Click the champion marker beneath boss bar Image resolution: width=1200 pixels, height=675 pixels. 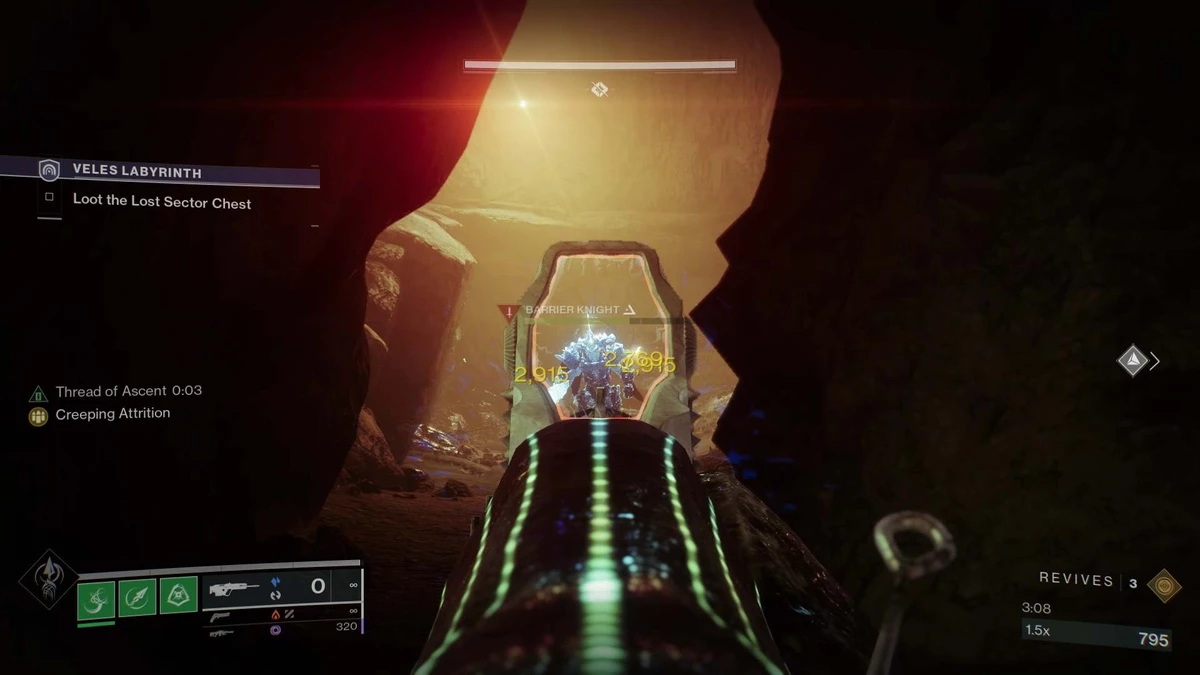(x=599, y=90)
